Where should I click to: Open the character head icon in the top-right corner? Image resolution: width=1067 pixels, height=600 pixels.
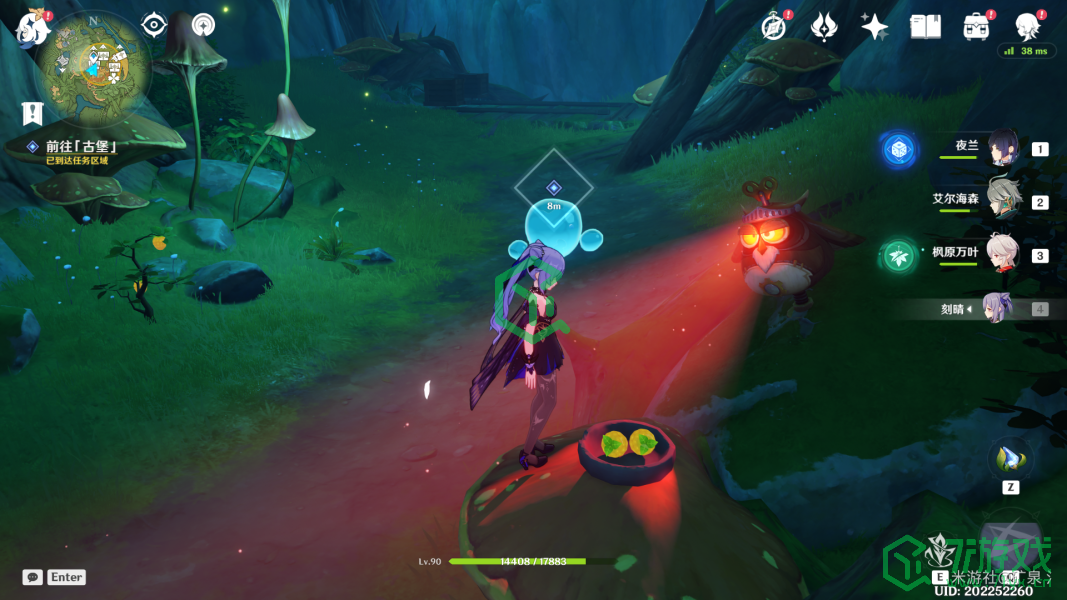point(1027,26)
